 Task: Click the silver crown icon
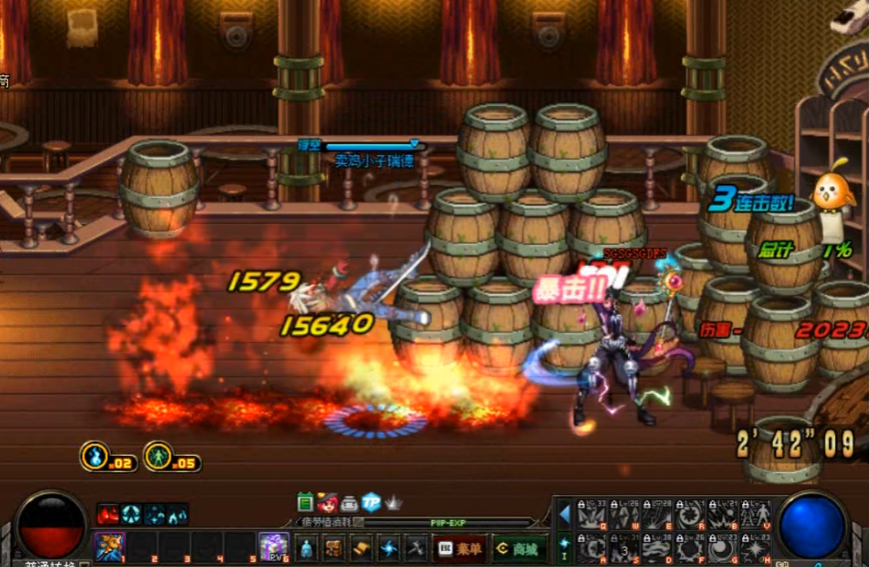tap(394, 502)
